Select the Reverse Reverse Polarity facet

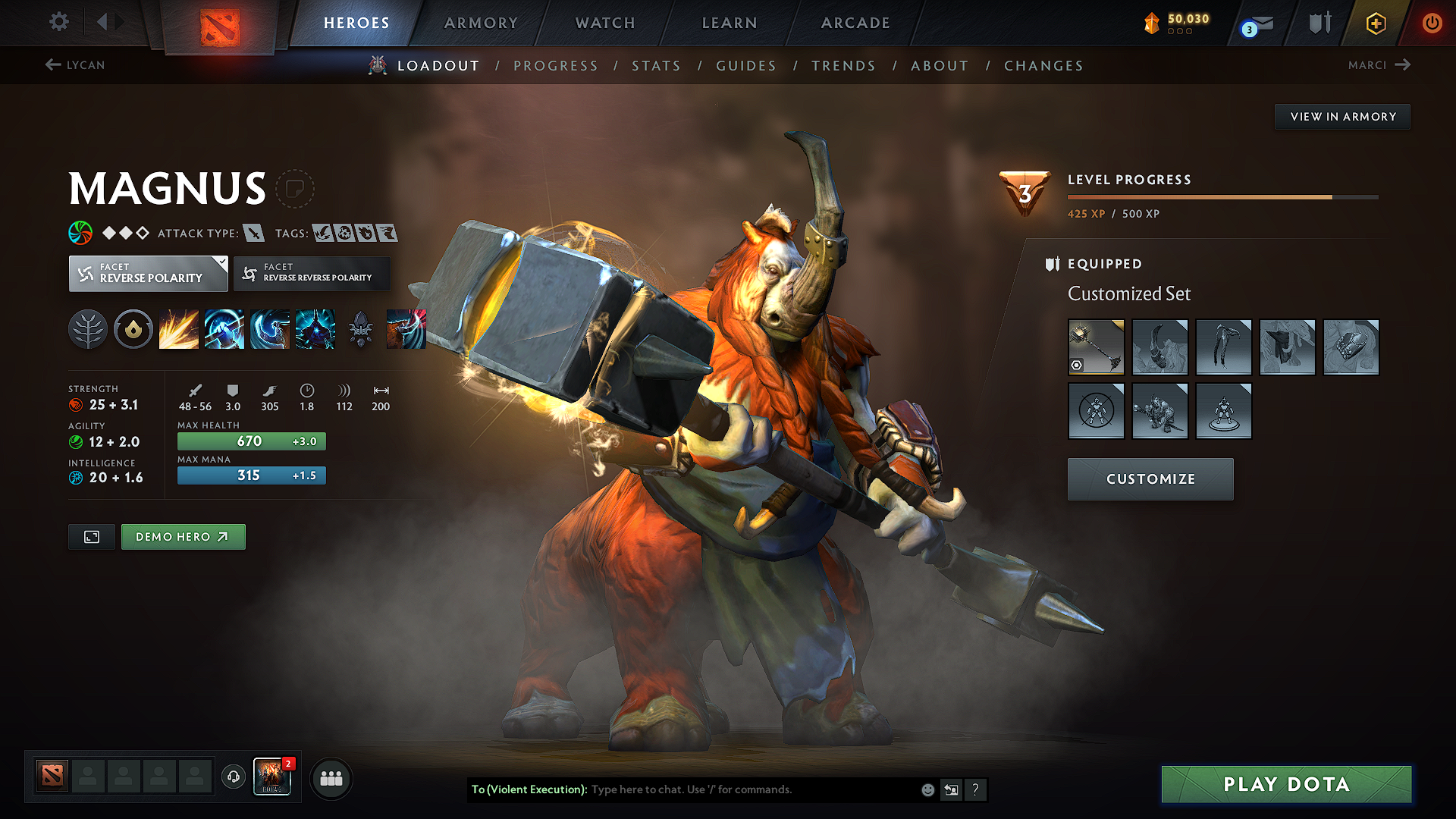tap(312, 273)
